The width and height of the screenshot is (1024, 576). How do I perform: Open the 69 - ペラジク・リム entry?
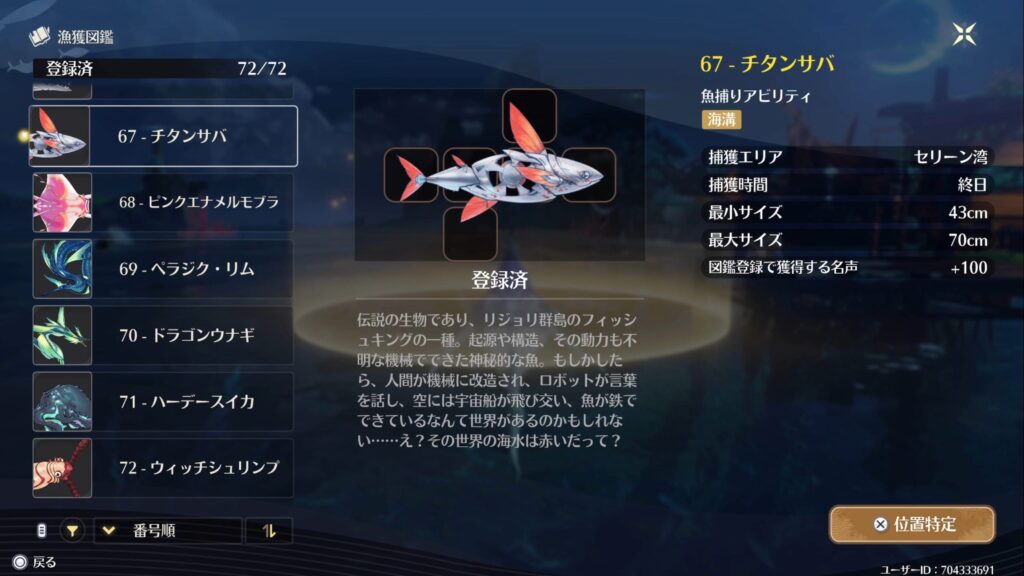pos(163,269)
